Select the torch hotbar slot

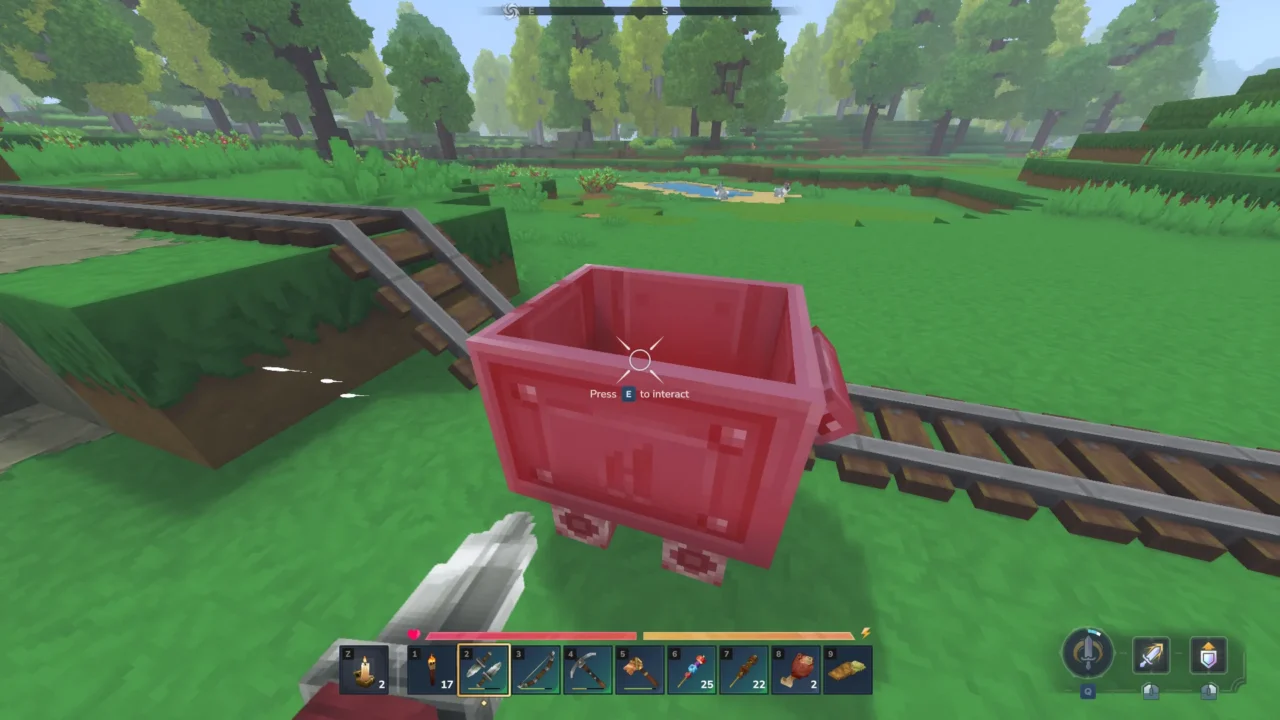[432, 669]
